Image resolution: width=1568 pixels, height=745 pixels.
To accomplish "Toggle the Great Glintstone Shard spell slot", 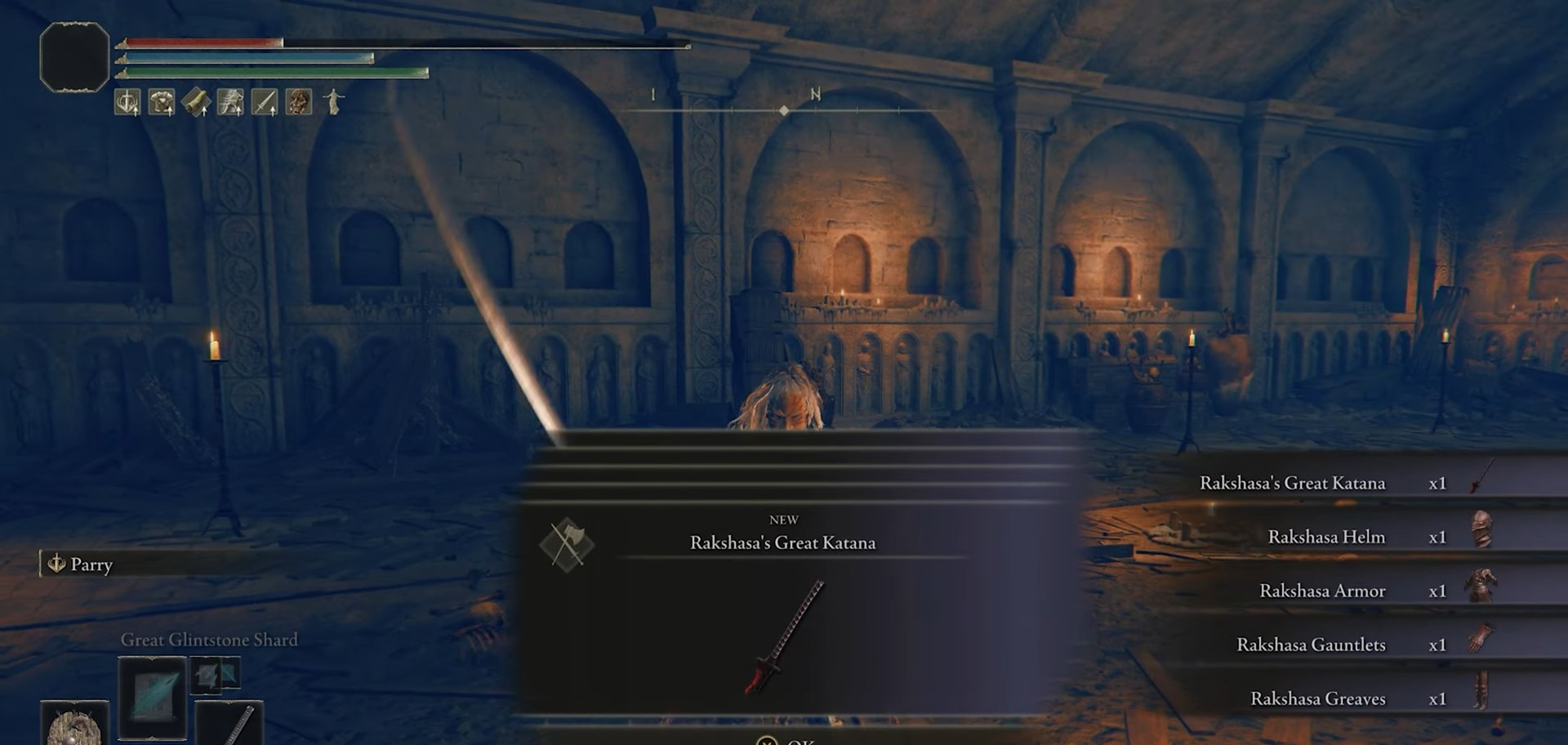I will coord(152,698).
